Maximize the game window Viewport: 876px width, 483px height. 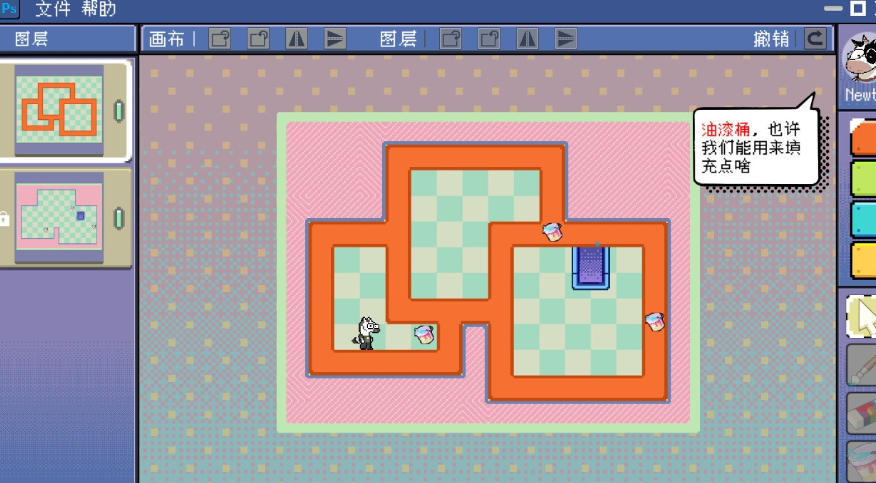click(x=857, y=9)
